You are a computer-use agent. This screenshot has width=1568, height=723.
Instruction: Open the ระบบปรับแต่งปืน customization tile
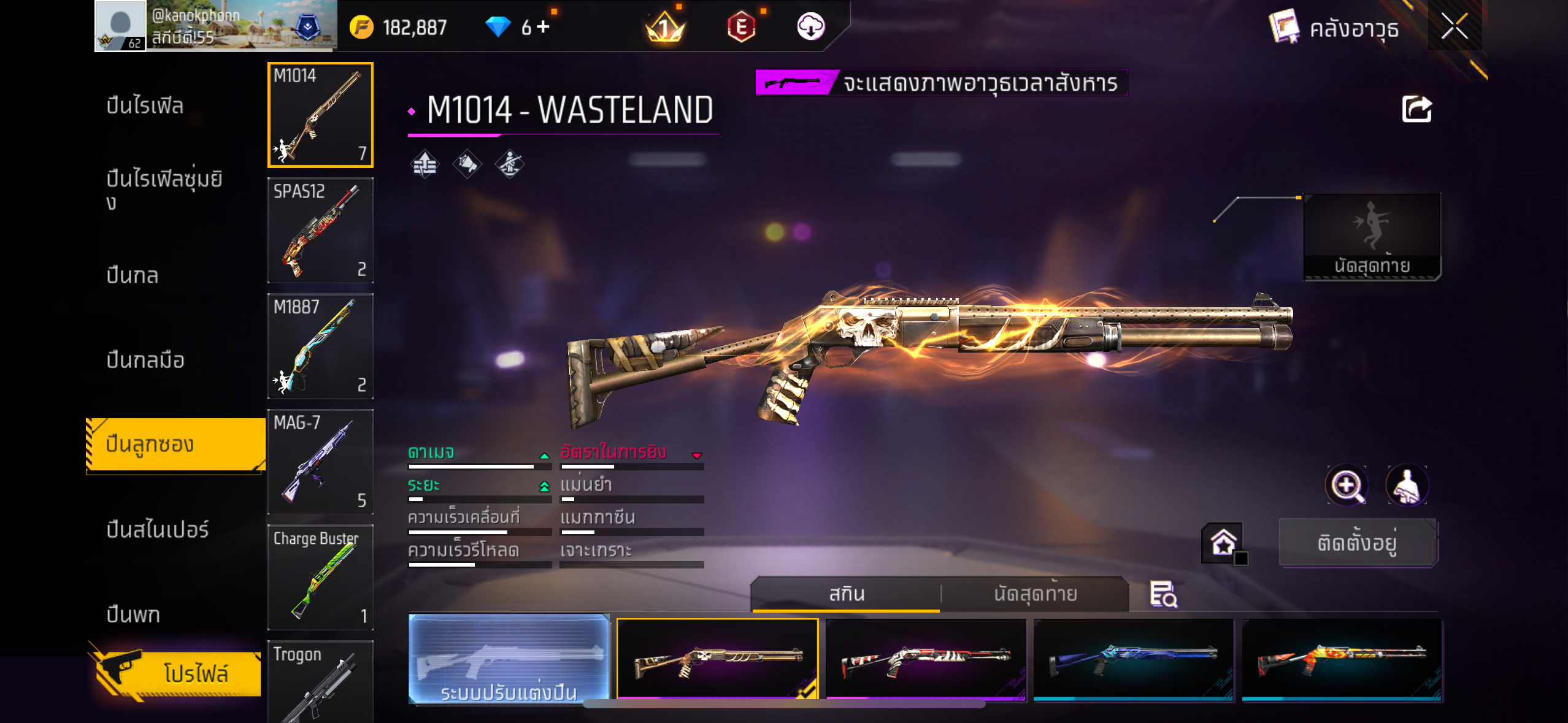point(509,659)
